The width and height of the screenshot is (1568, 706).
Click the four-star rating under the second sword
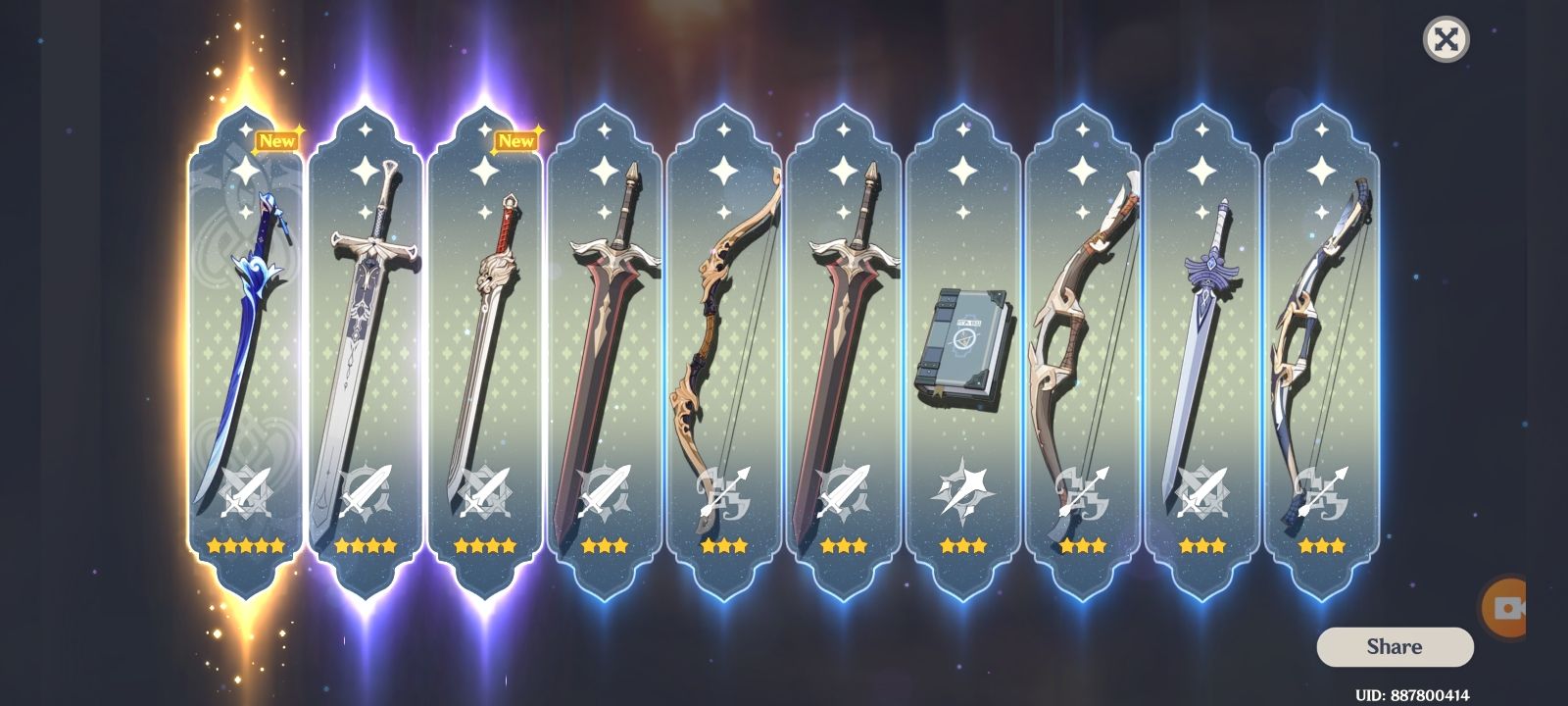[366, 546]
